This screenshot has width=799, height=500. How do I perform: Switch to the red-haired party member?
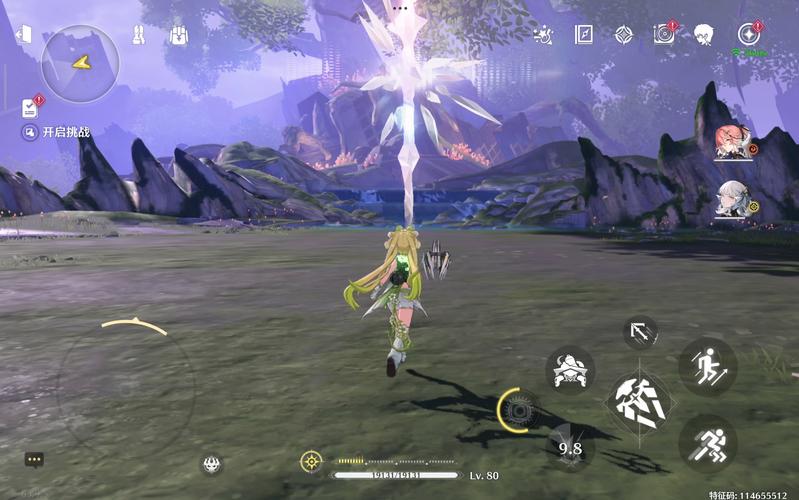[x=733, y=143]
